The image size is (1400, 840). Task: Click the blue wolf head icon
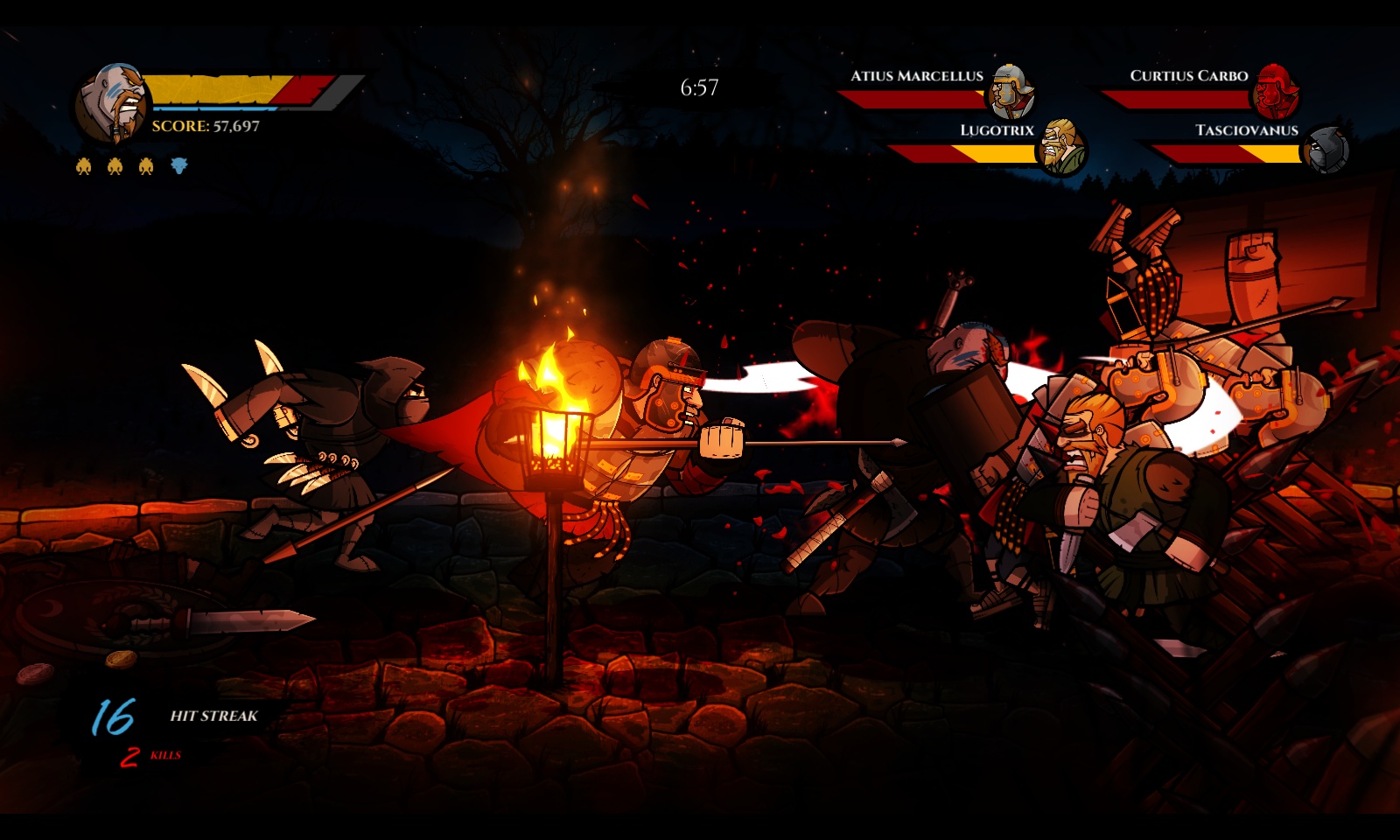click(178, 165)
